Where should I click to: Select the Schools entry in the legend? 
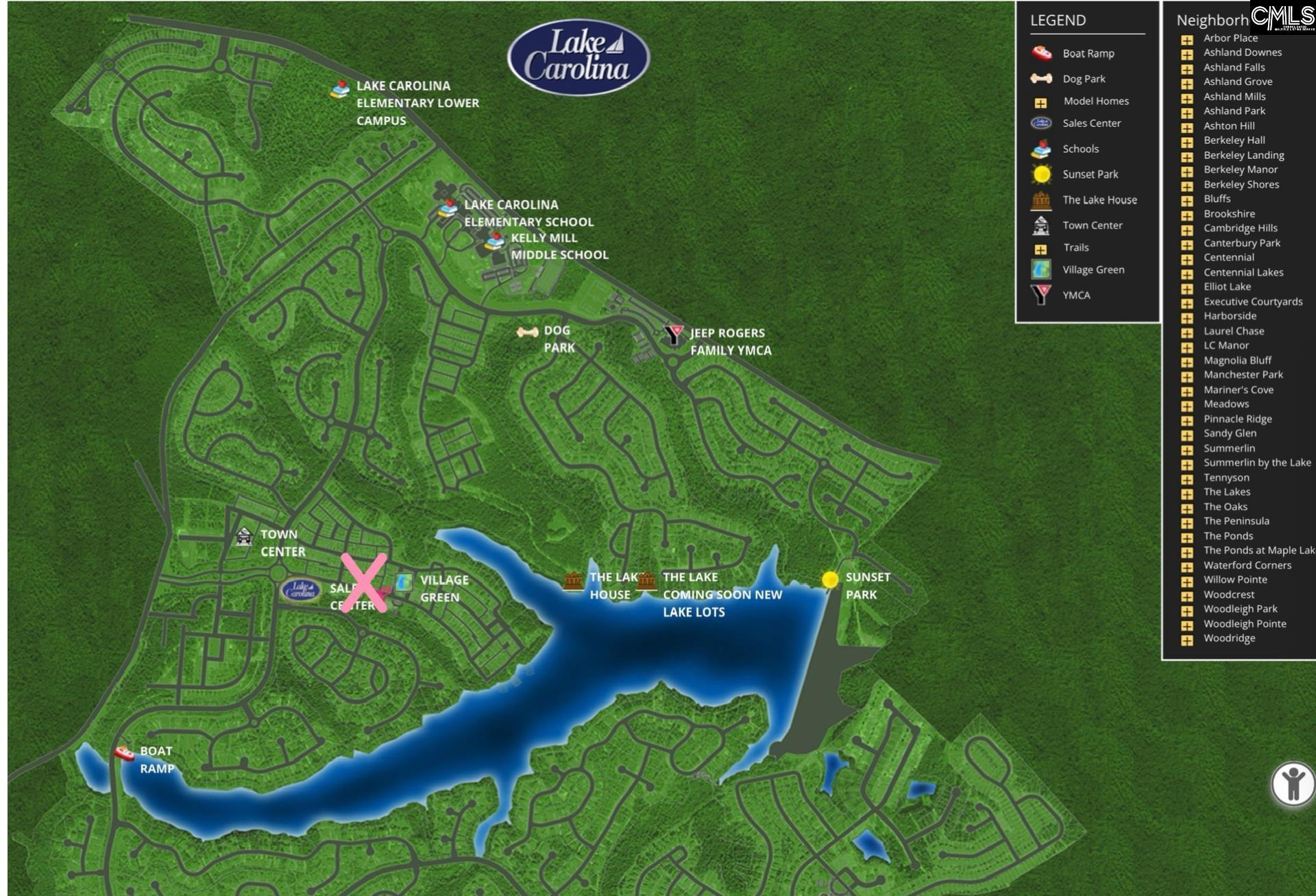[x=1080, y=149]
